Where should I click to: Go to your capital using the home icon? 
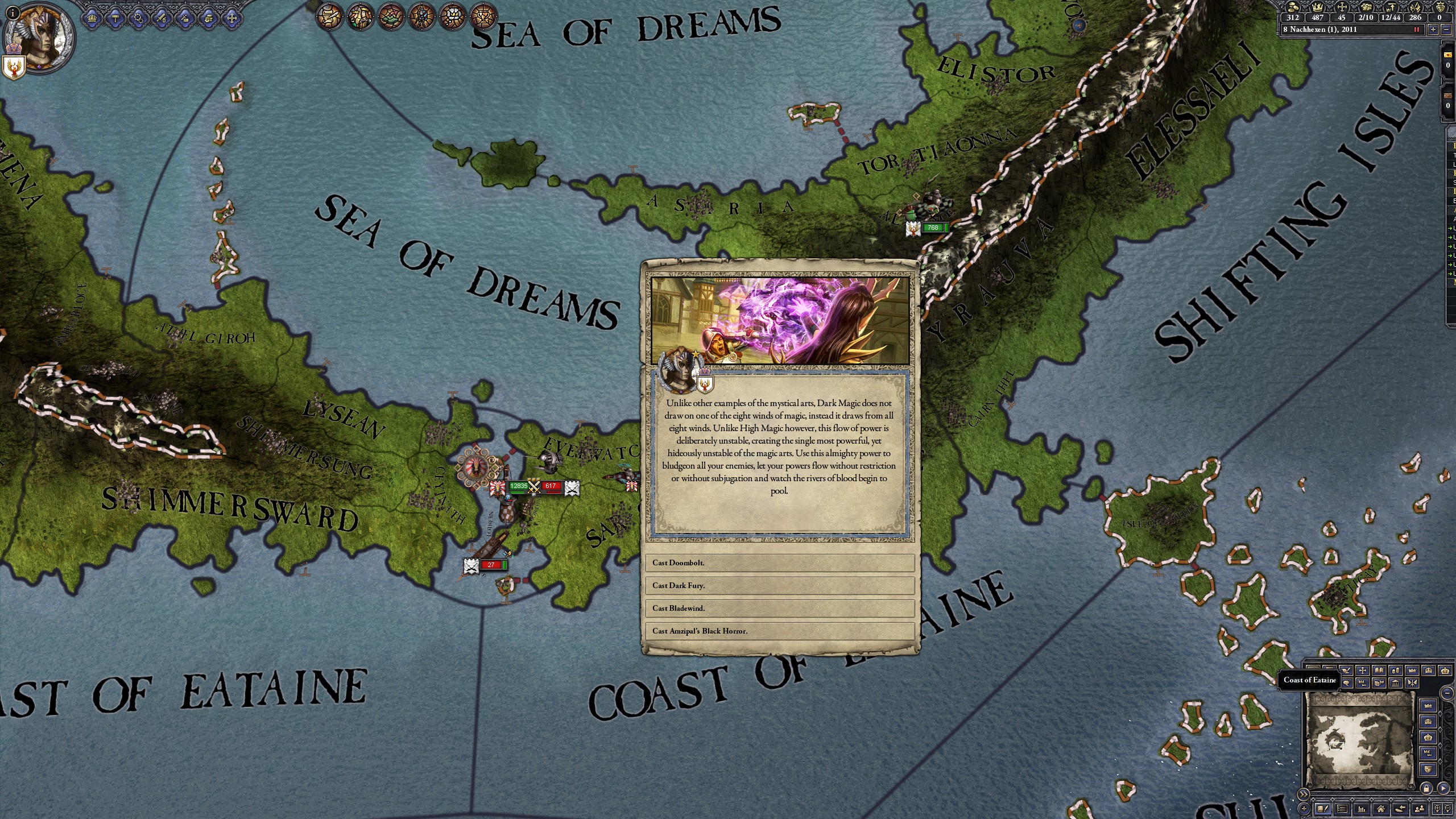point(1381,809)
